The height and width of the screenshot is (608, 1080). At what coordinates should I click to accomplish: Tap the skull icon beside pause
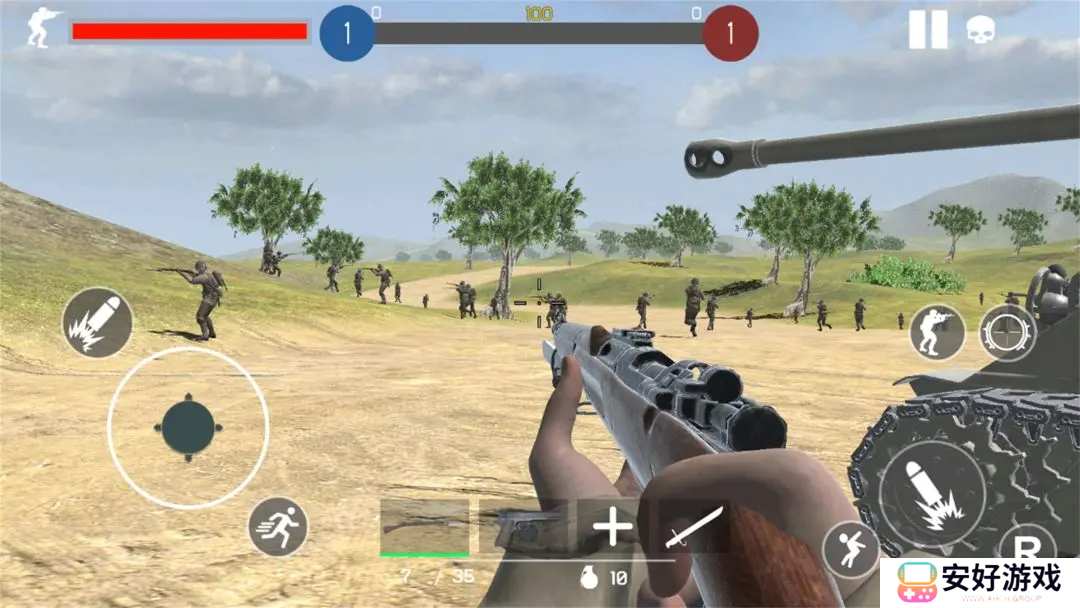pos(980,31)
